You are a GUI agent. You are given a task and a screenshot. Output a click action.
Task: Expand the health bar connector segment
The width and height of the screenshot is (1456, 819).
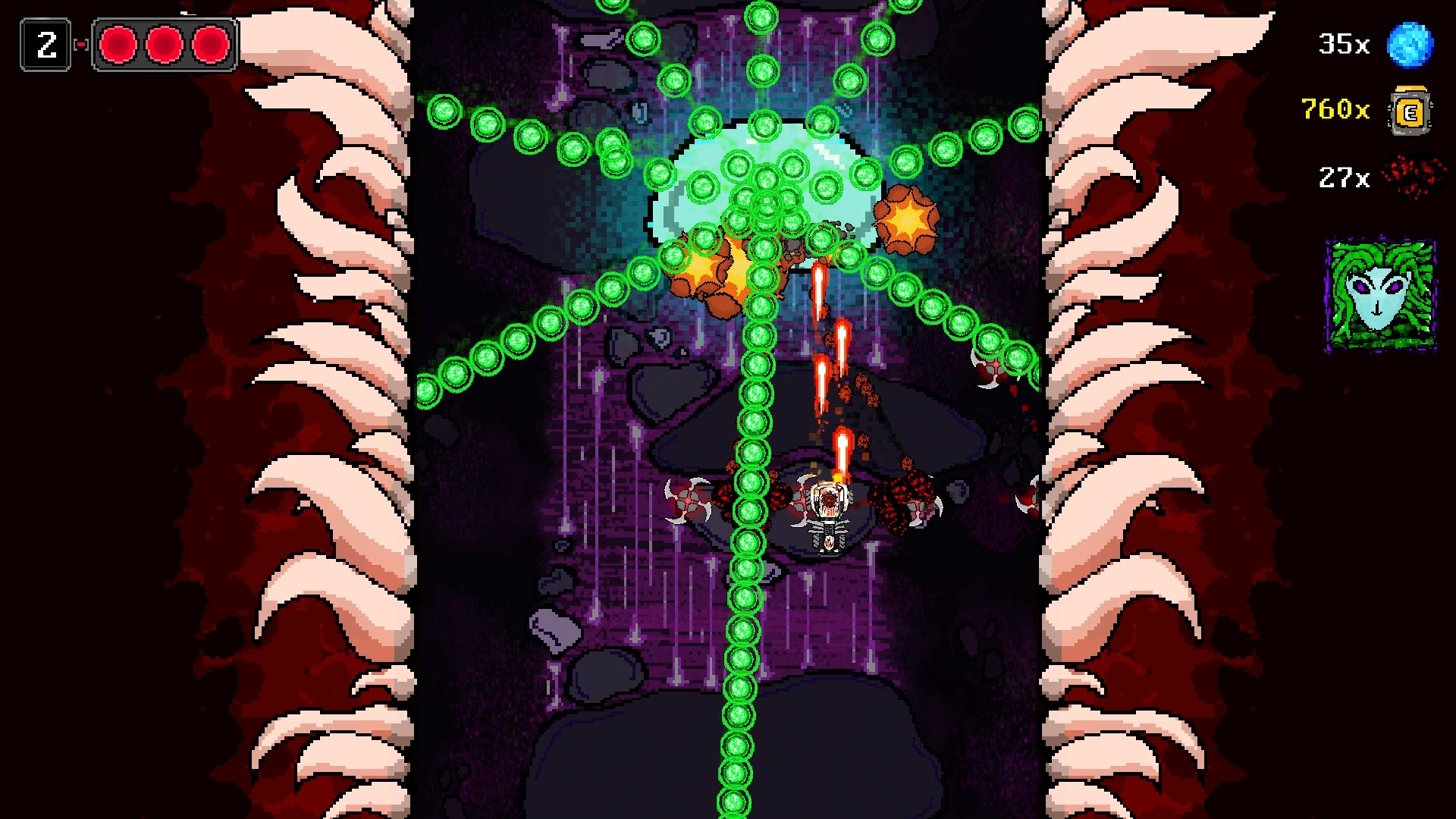pyautogui.click(x=80, y=45)
